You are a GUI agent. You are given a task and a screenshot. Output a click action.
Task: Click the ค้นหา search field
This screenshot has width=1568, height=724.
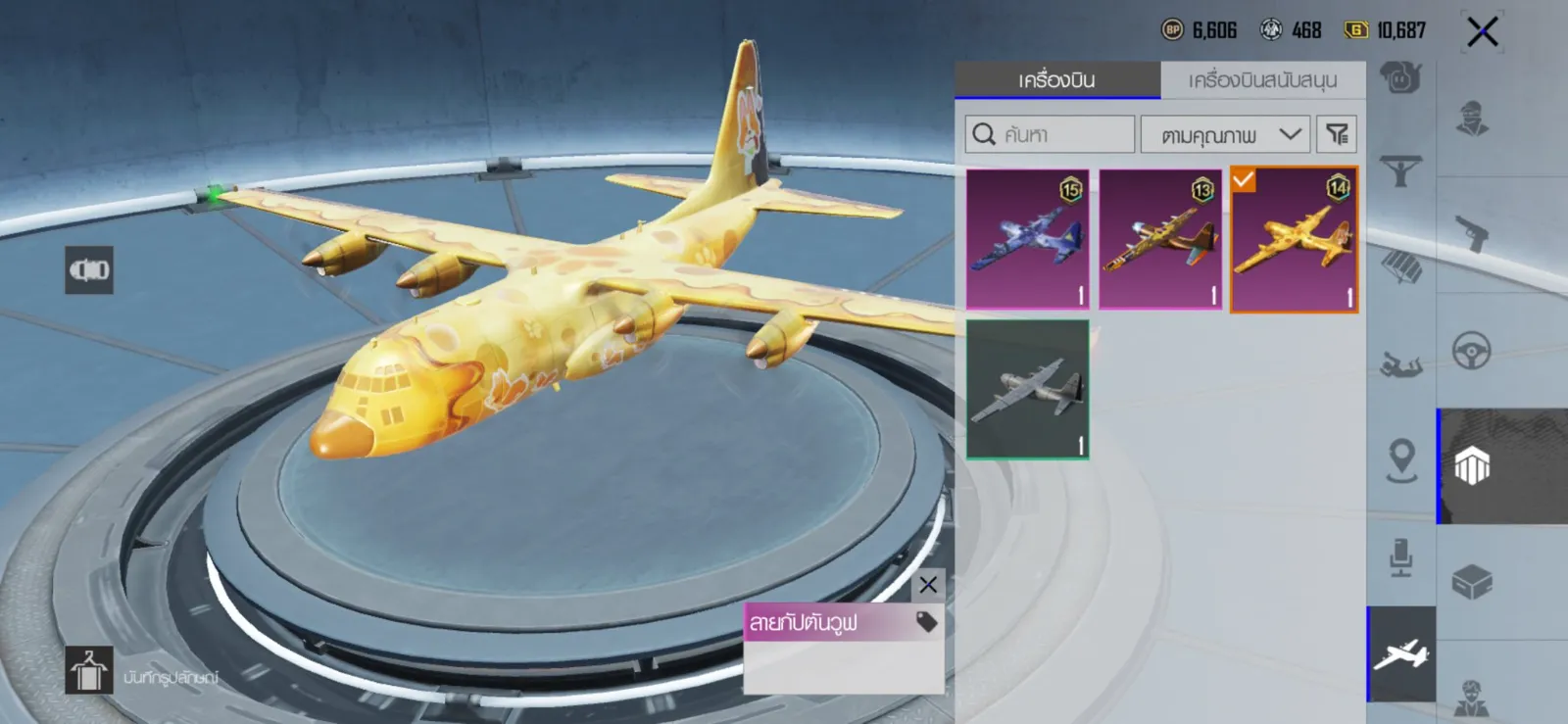[x=1050, y=134]
